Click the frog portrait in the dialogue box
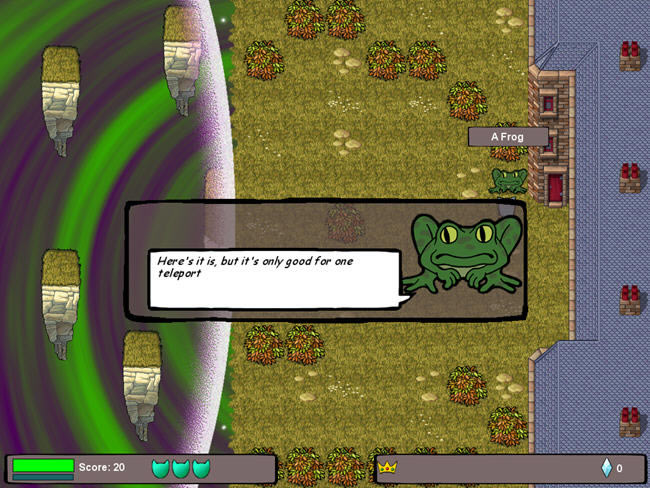Screen dimensions: 650x488 coord(466,254)
